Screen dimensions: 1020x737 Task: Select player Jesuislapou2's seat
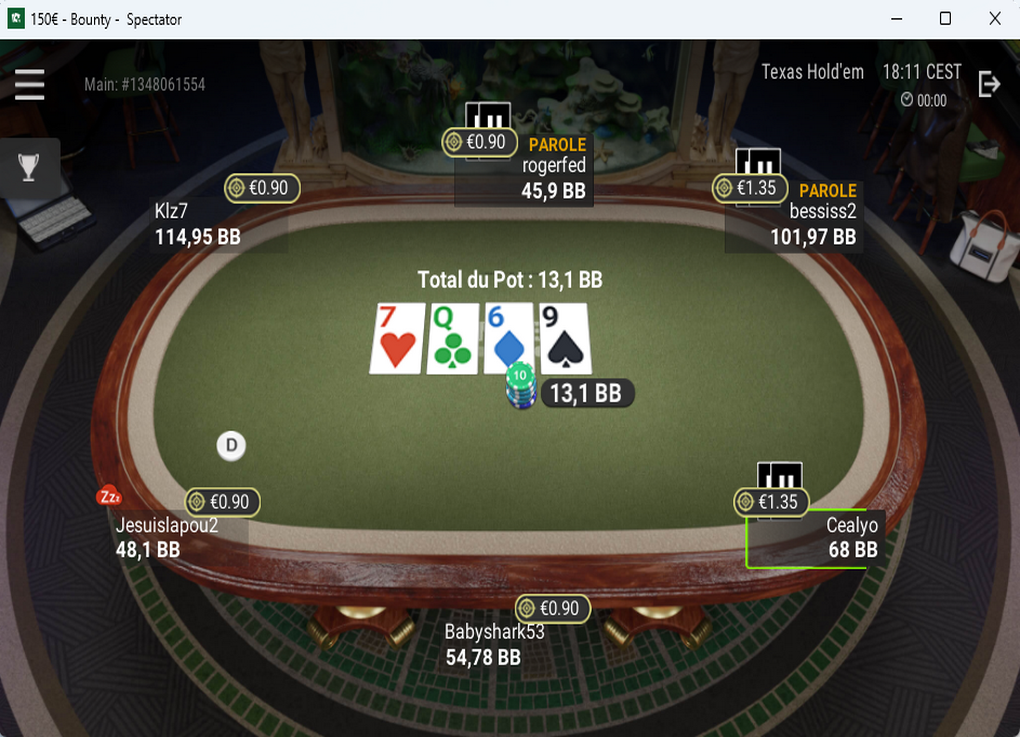click(166, 537)
